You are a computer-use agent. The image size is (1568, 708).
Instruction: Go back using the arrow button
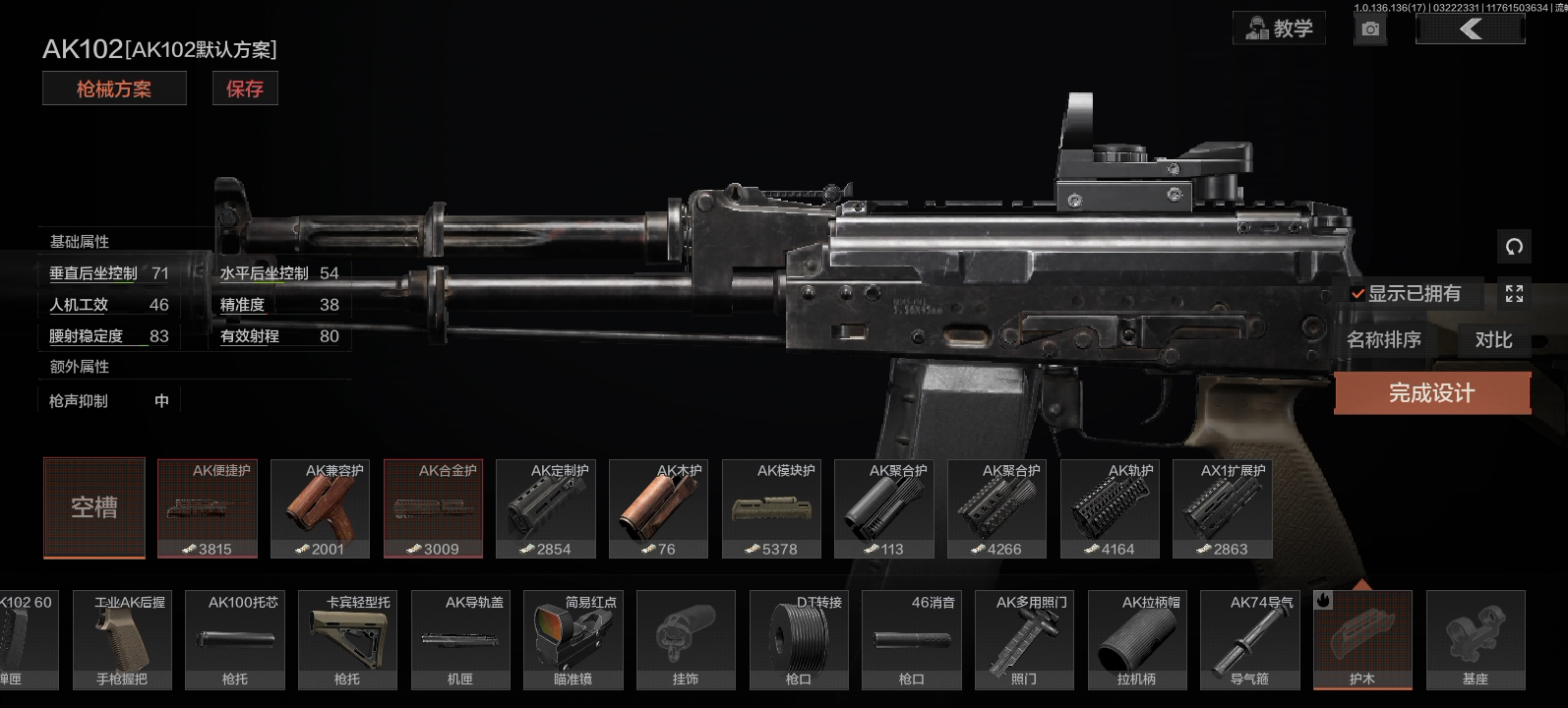click(x=1470, y=29)
